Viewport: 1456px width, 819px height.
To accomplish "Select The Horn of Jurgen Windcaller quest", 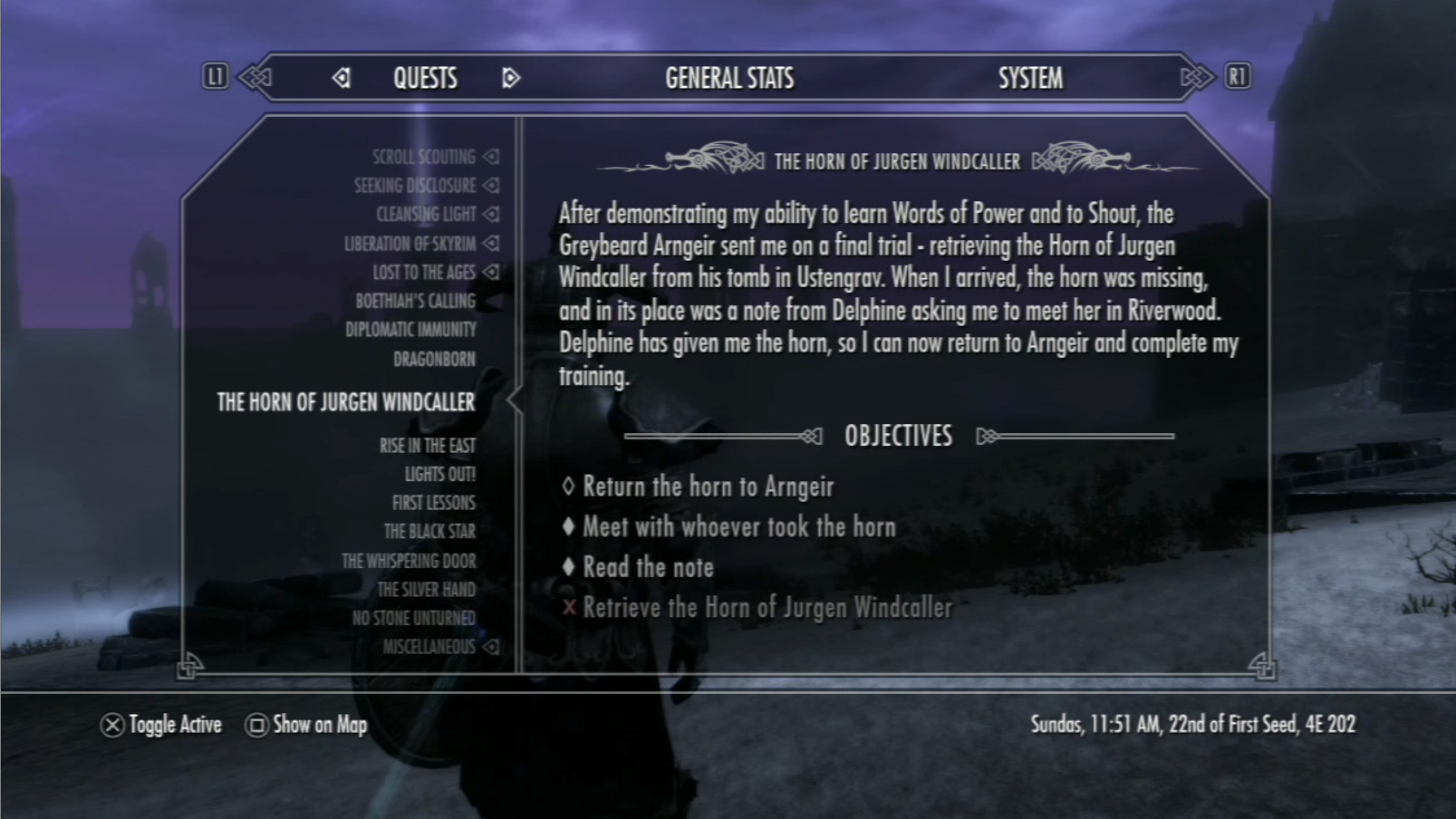I will [x=345, y=402].
